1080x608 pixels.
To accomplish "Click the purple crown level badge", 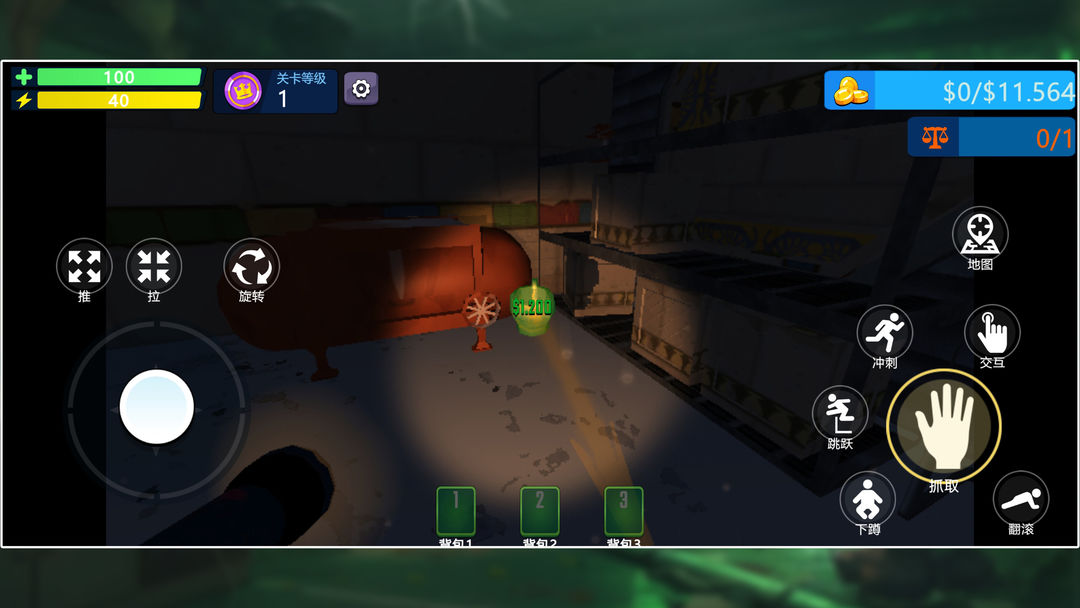I will coord(243,91).
